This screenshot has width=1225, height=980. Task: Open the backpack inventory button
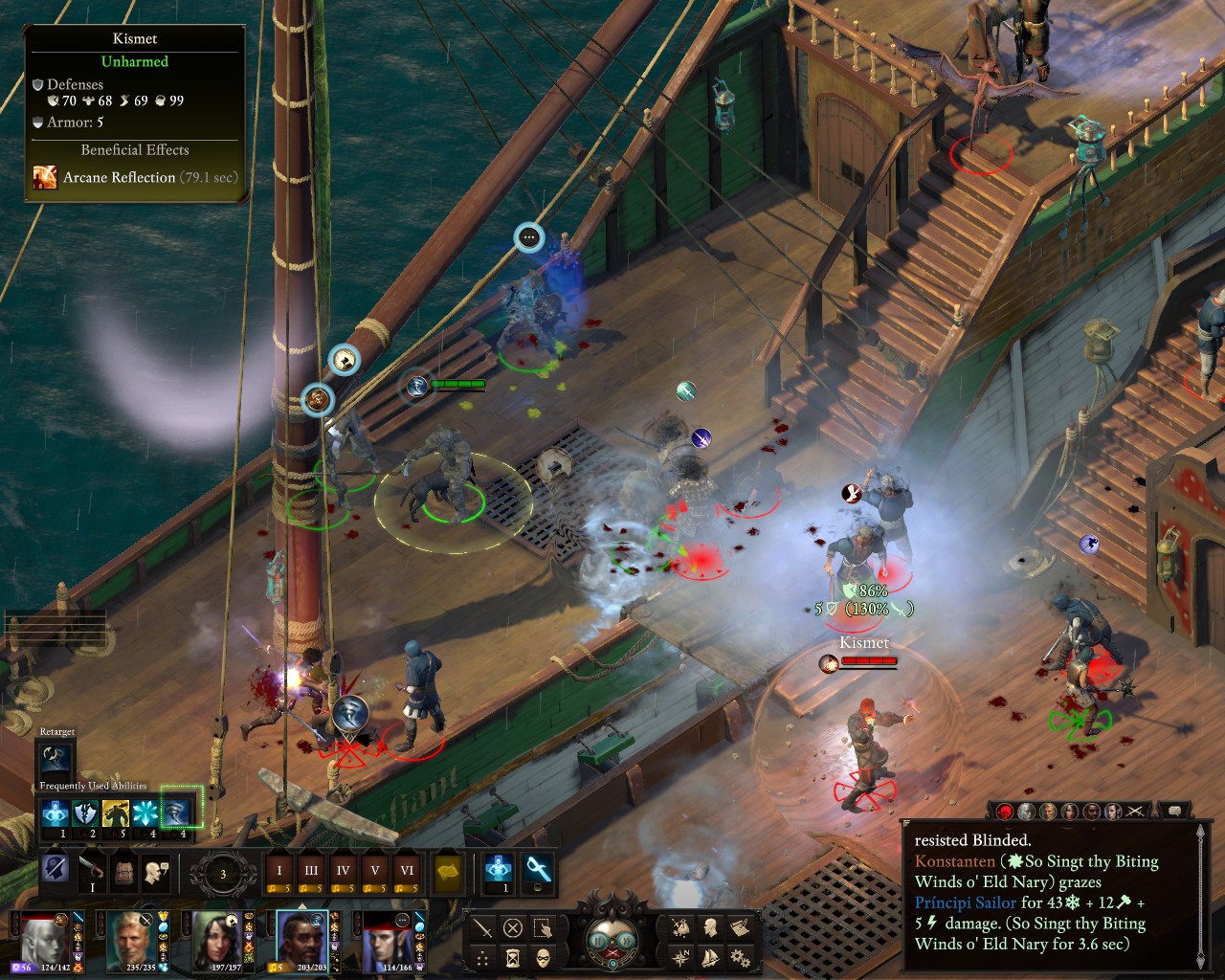pyautogui.click(x=123, y=871)
